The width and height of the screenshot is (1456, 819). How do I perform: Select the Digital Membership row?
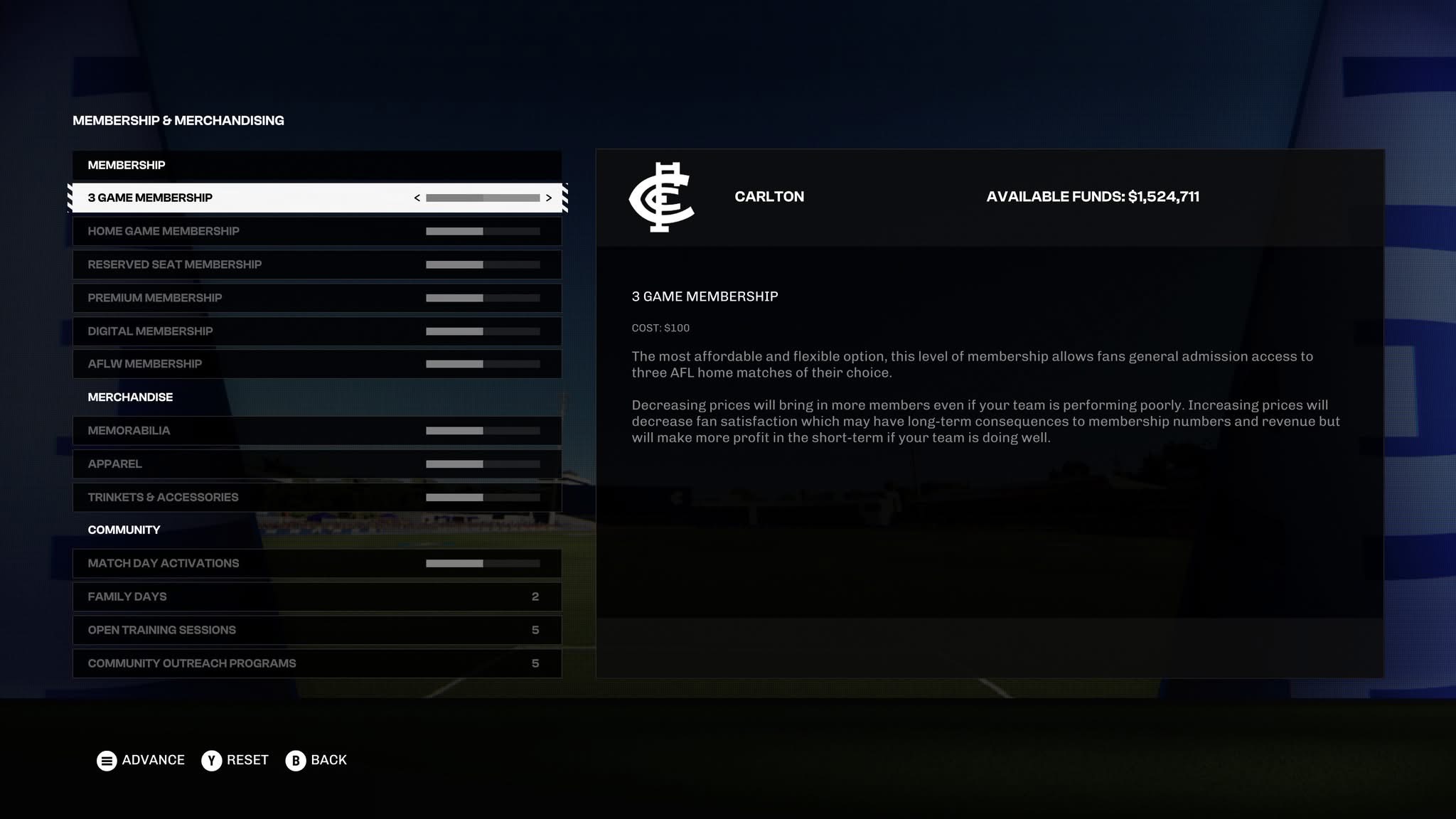point(213,331)
